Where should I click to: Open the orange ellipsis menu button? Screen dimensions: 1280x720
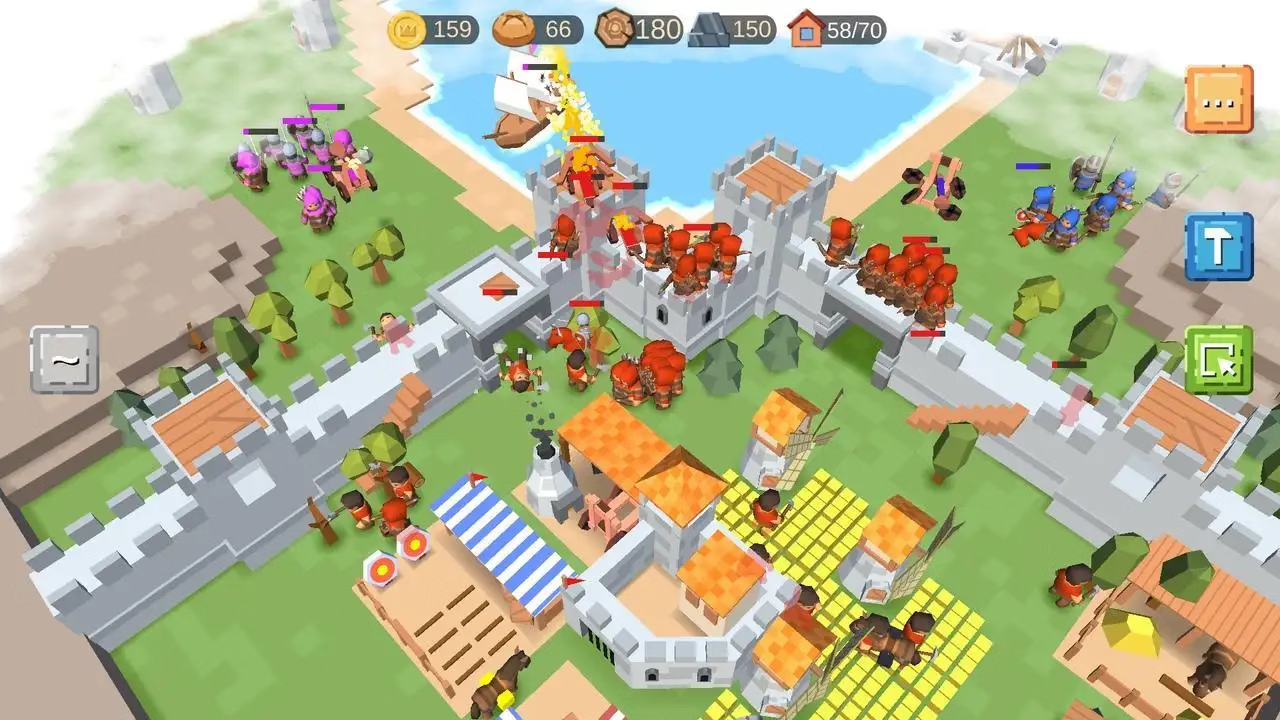click(1218, 99)
